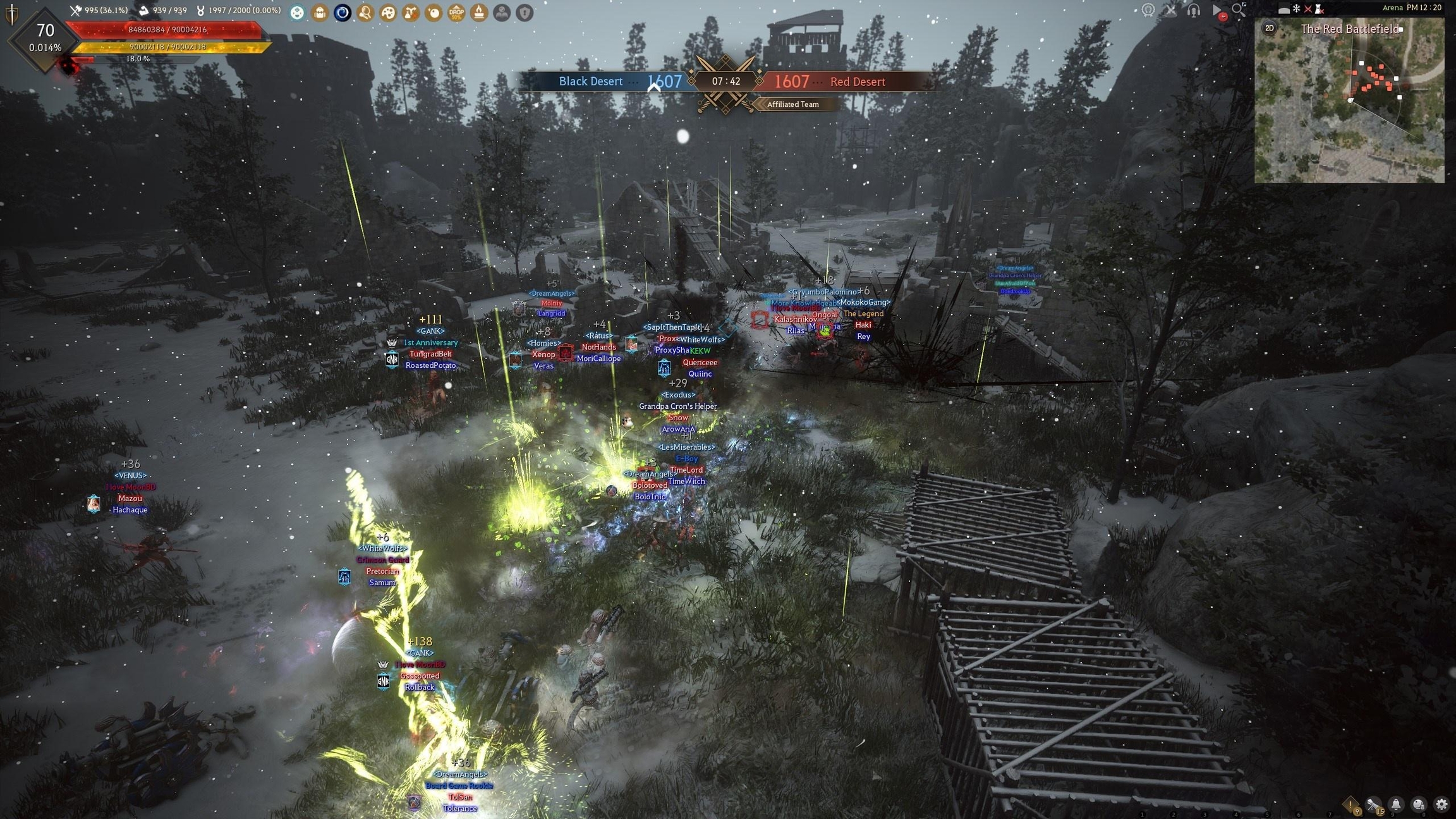Click the Red Battlefield minimap
The width and height of the screenshot is (1456, 819).
coord(1349,107)
